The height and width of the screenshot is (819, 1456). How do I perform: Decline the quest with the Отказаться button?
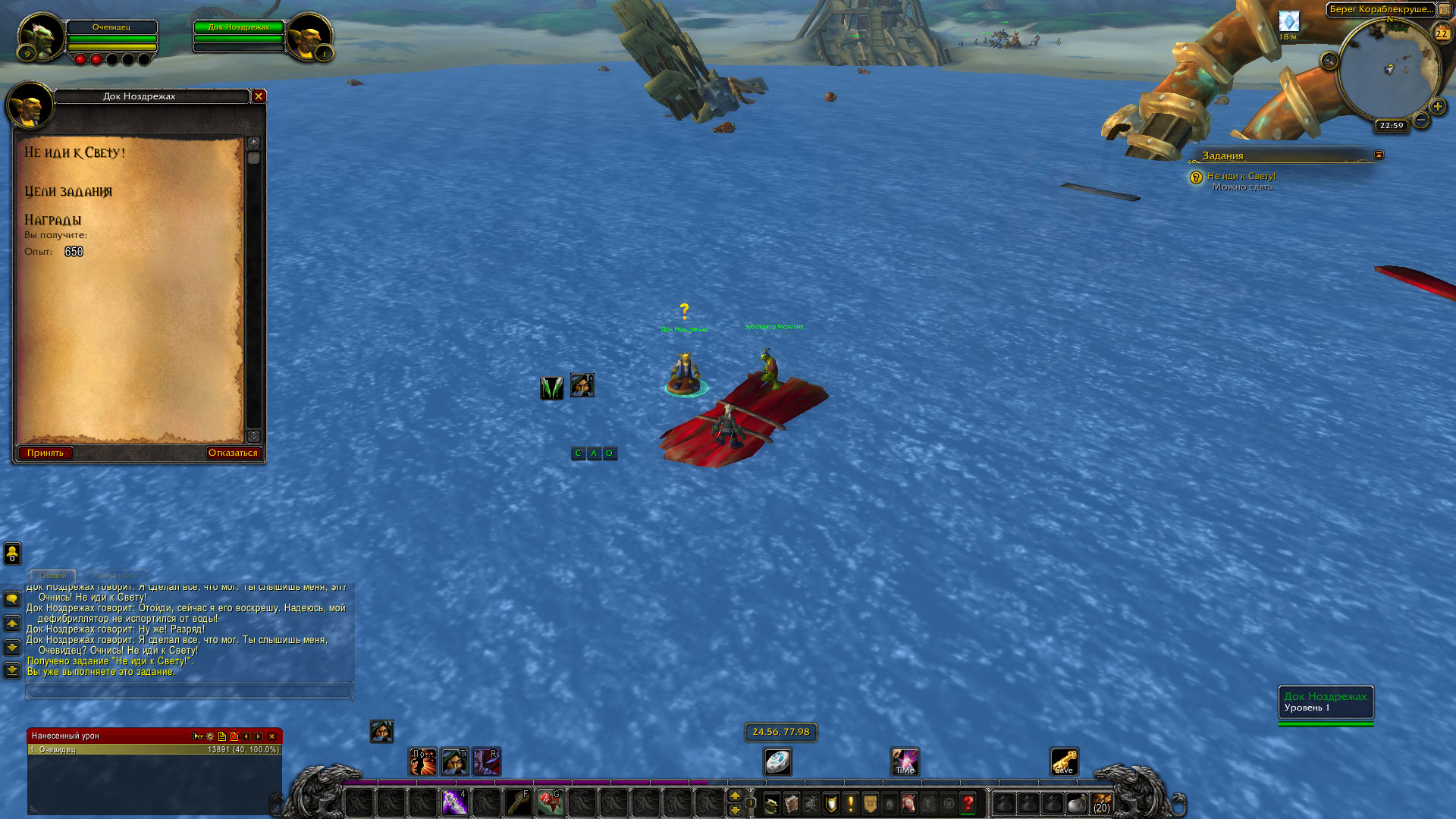click(233, 453)
